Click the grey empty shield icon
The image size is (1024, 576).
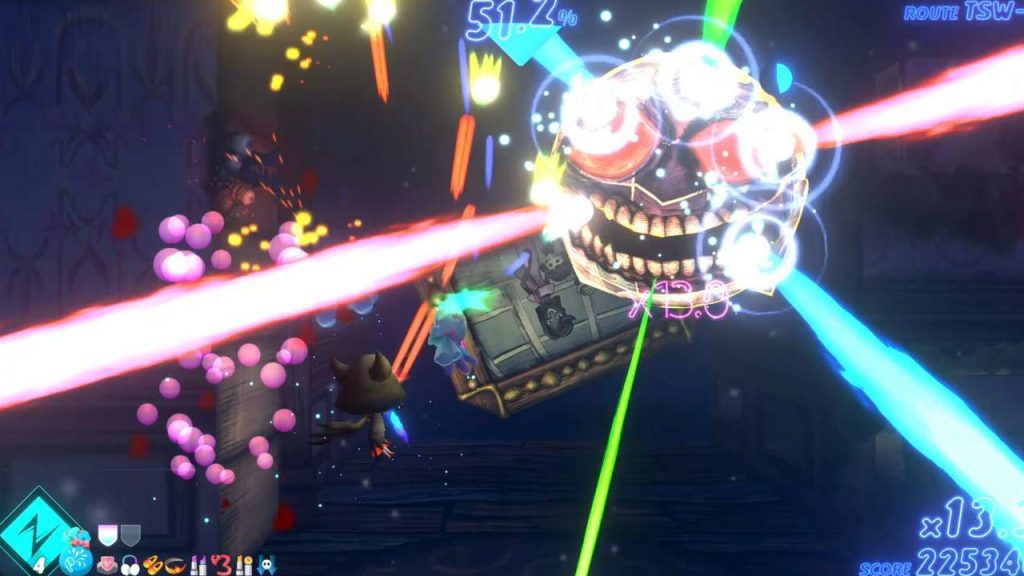point(130,535)
